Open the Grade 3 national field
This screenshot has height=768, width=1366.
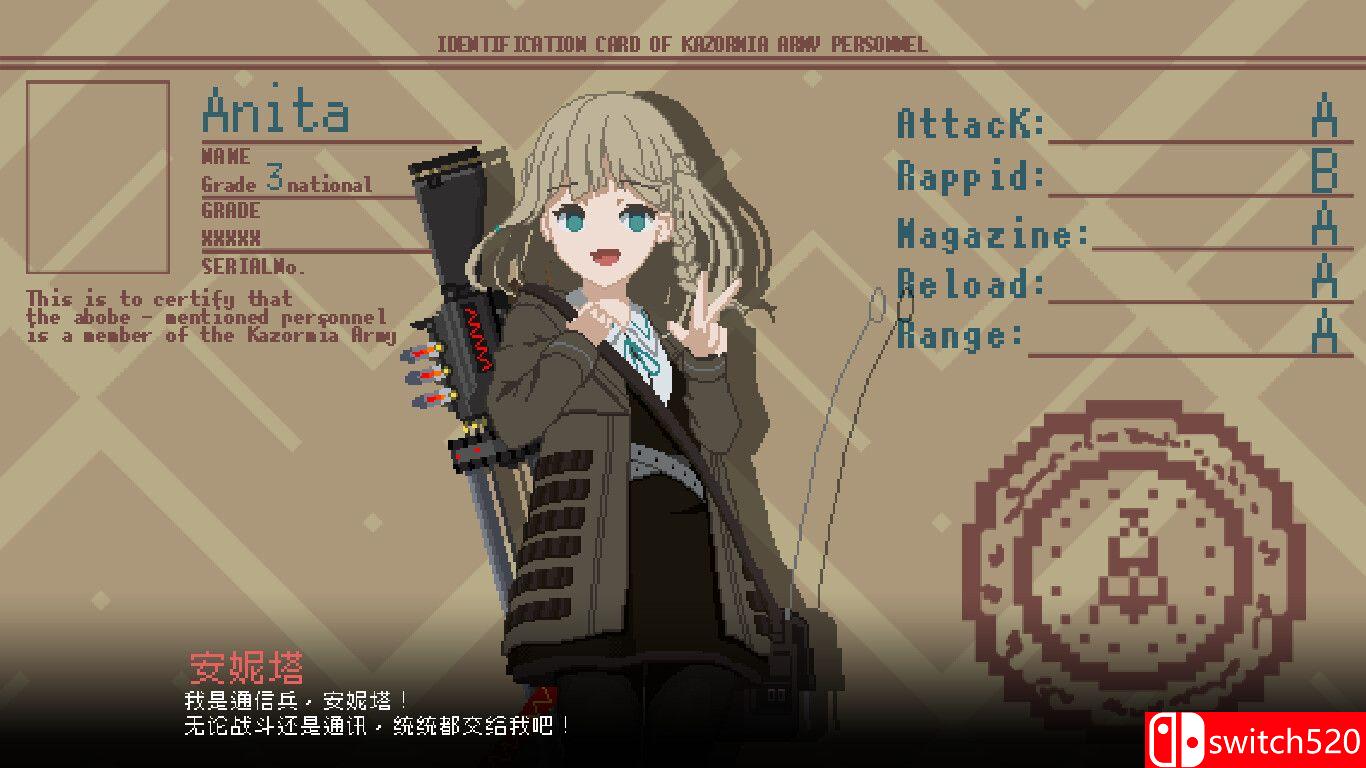(x=285, y=181)
